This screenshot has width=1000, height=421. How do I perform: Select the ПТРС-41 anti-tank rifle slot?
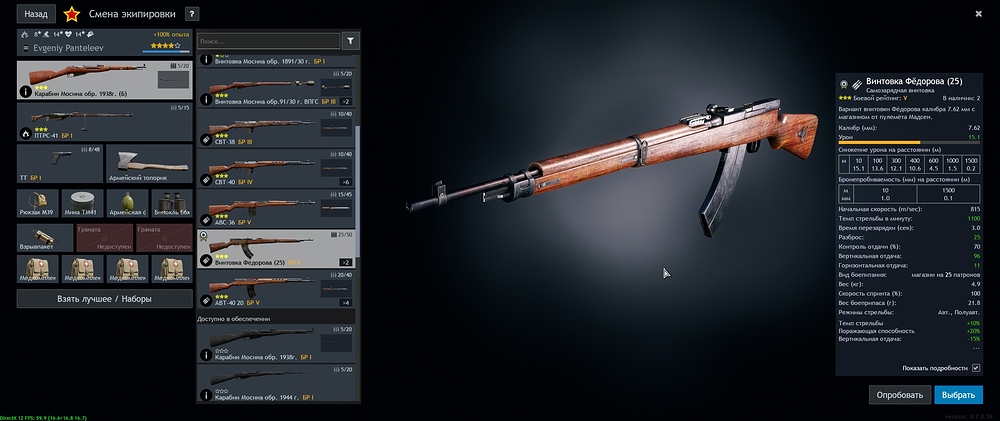104,121
